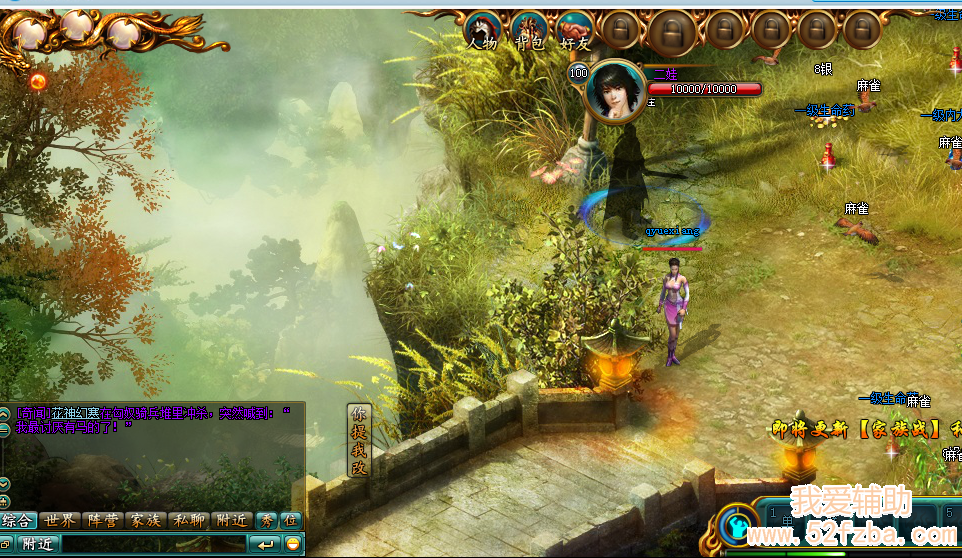962x558 pixels.
Task: Click the player portrait of 二娃
Action: point(615,91)
